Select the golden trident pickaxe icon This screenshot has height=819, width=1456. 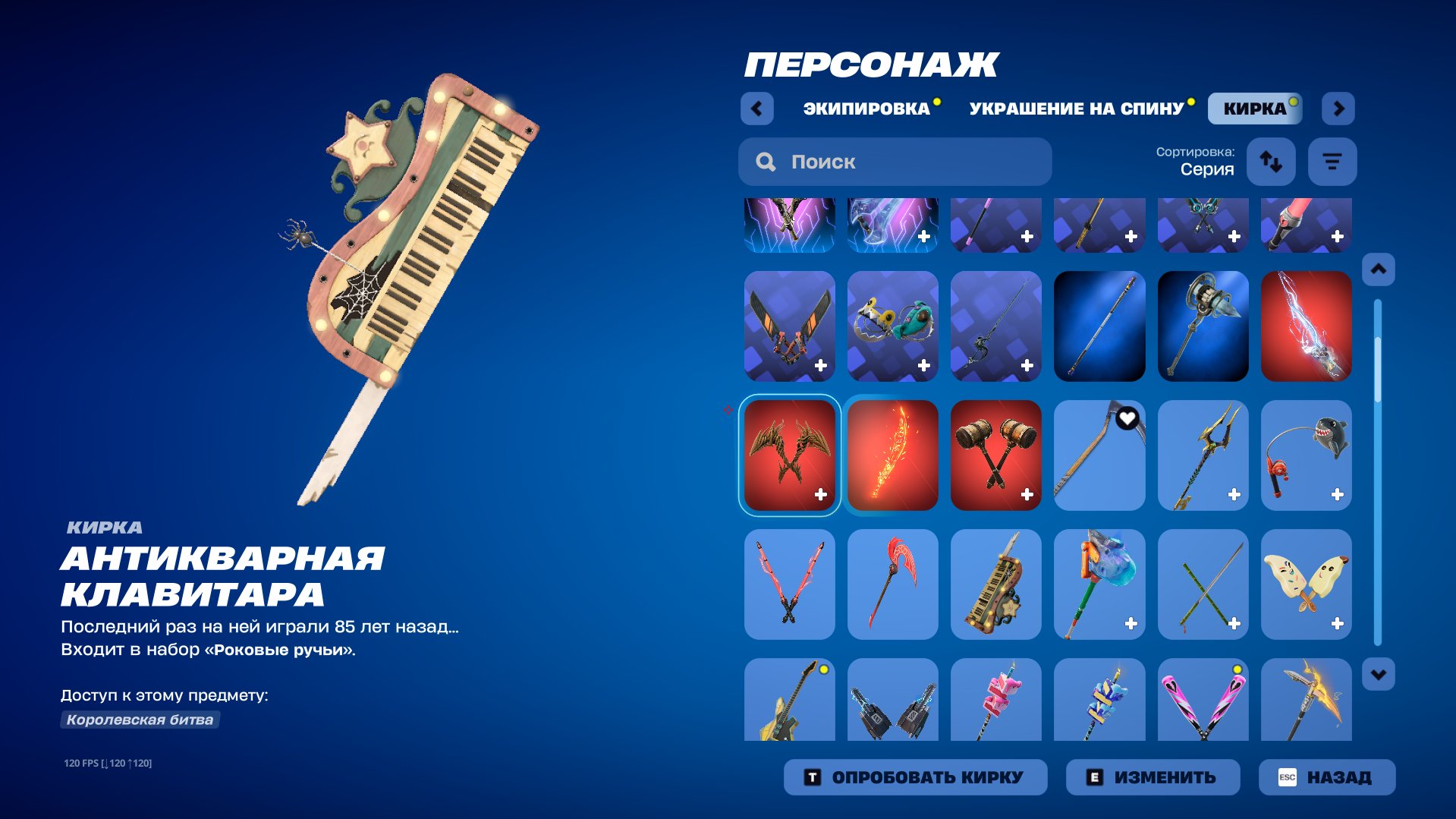(x=1203, y=455)
